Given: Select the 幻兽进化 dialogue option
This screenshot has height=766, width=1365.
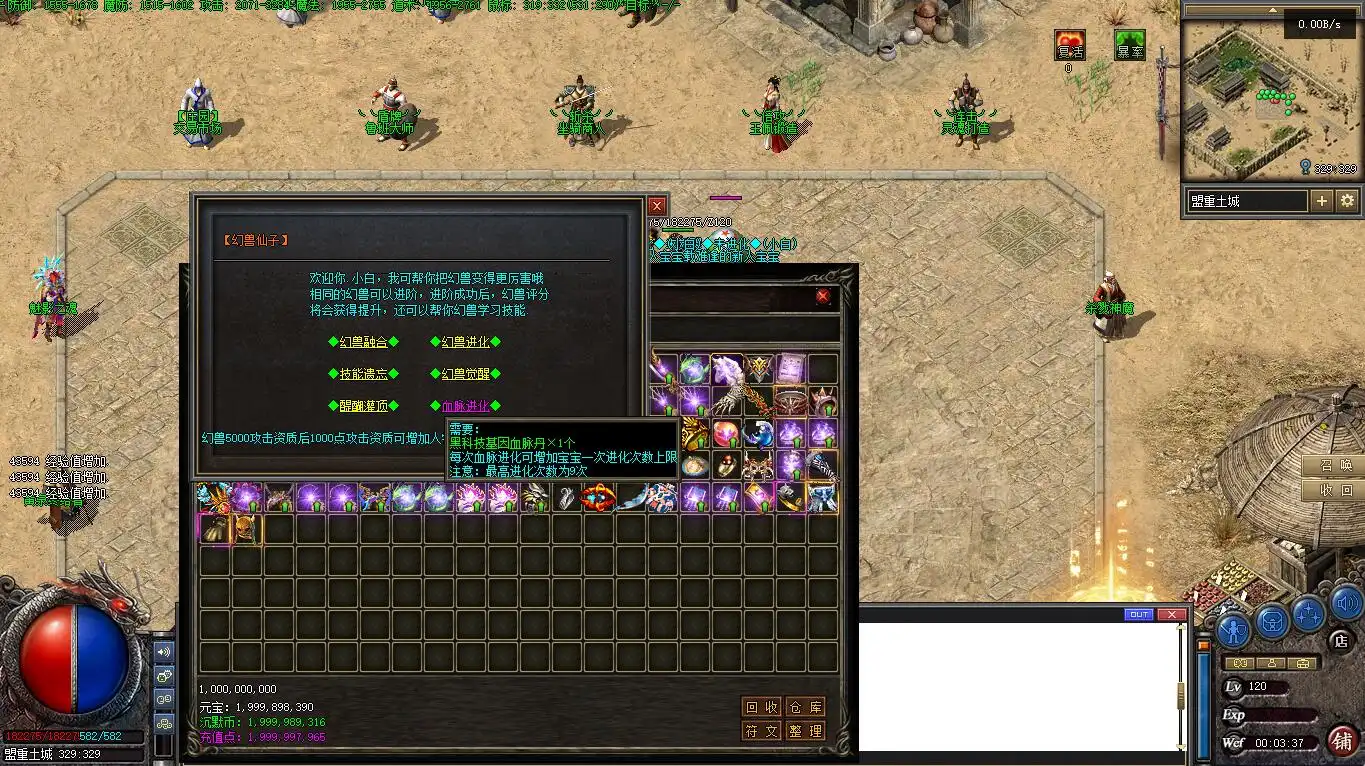Looking at the screenshot, I should tap(466, 342).
